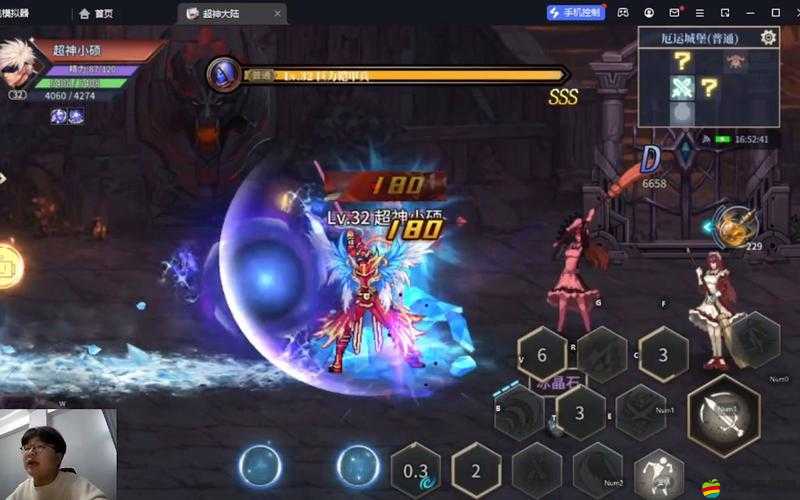The width and height of the screenshot is (800, 500).
Task: Click the blue 手机控制 button
Action: point(576,13)
